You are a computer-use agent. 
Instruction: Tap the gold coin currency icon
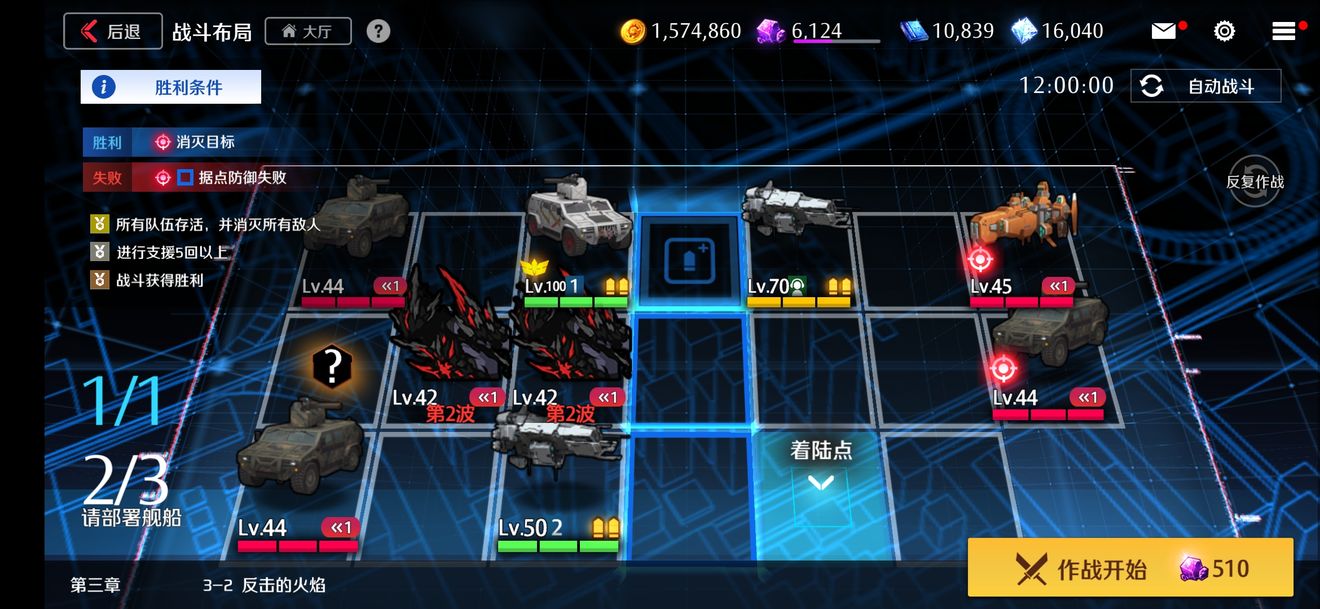tap(632, 31)
